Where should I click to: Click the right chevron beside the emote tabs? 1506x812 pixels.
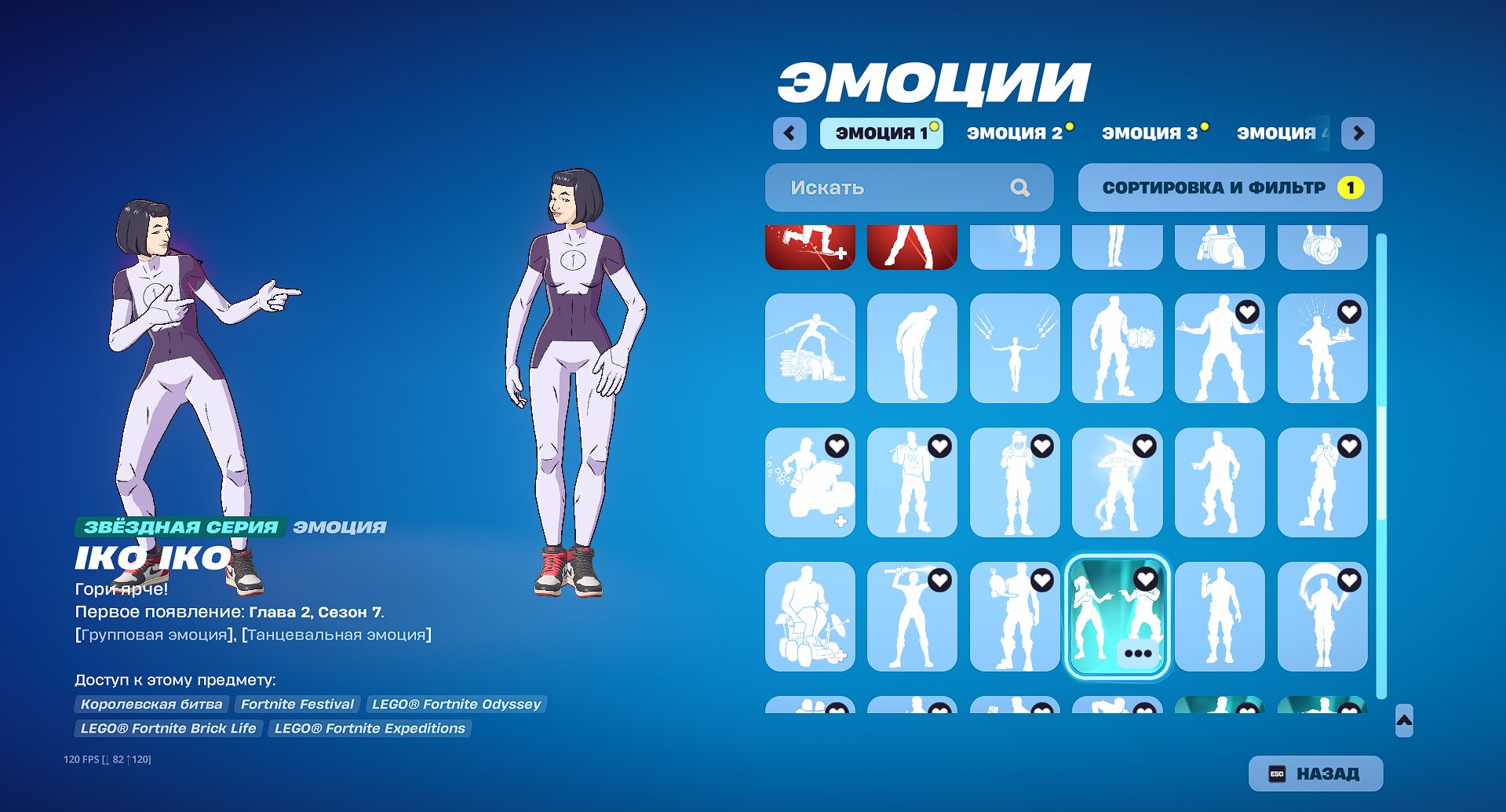[1358, 133]
